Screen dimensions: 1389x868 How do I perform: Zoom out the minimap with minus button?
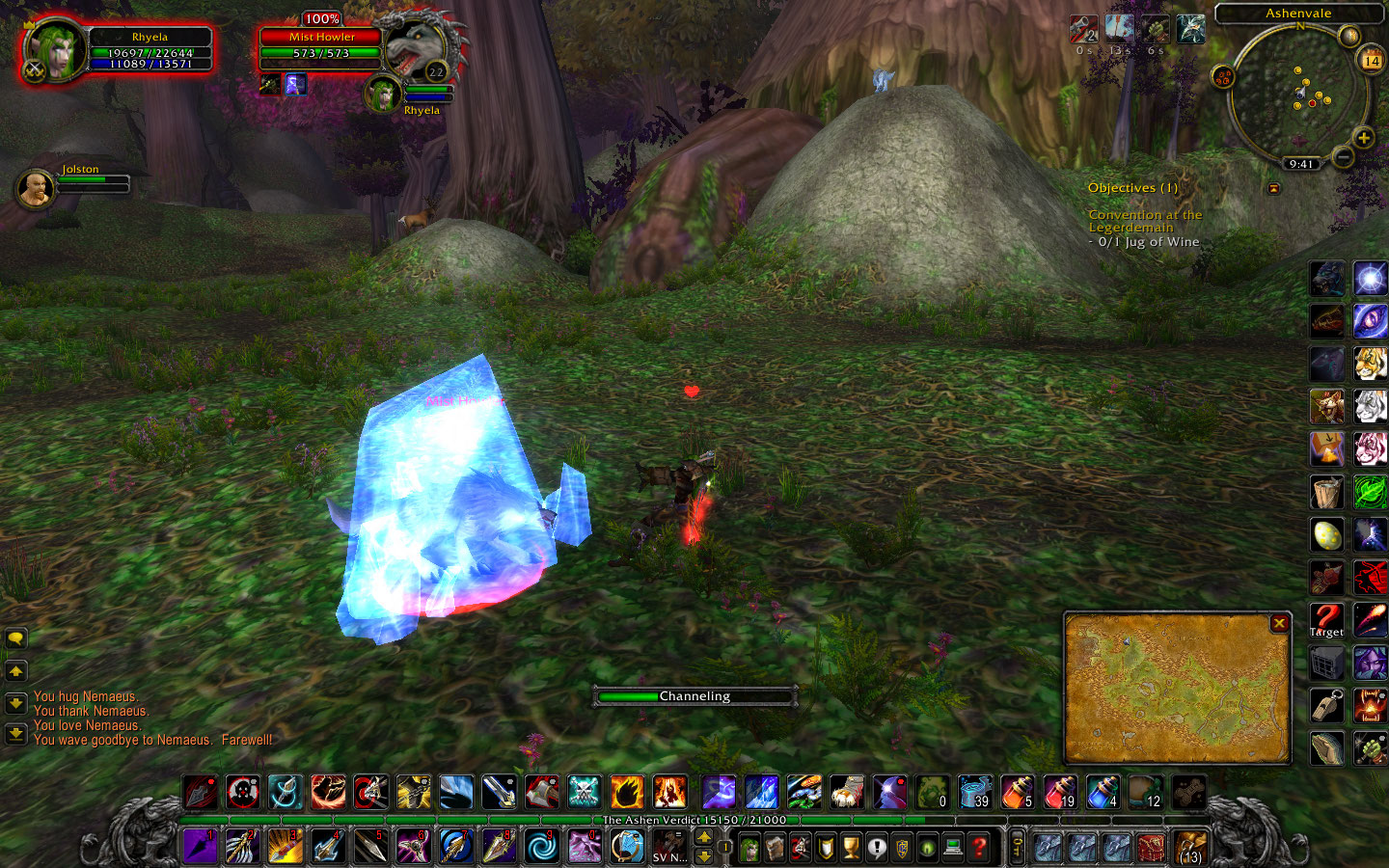pos(1343,156)
